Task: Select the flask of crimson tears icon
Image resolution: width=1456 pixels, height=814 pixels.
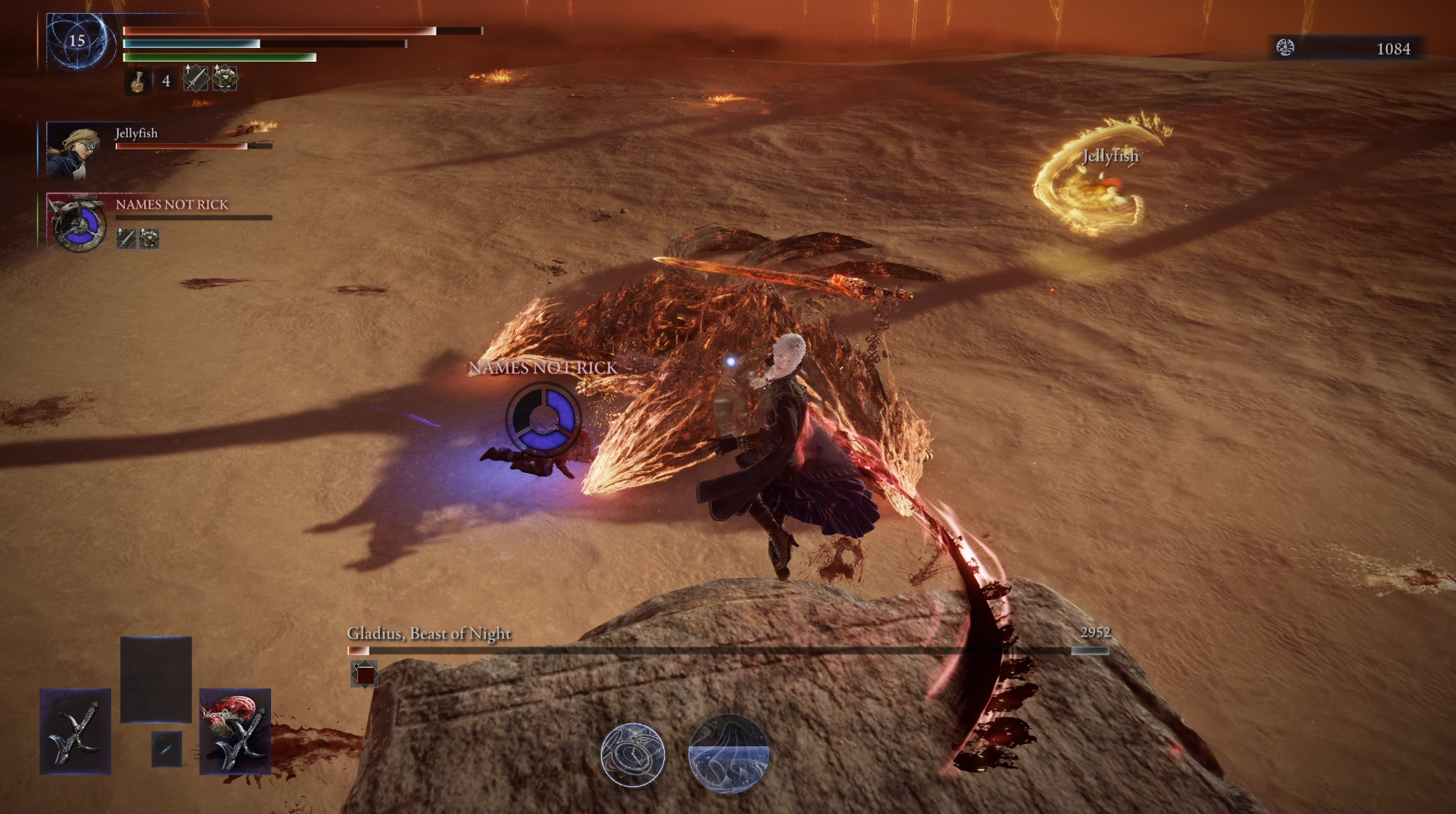Action: 138,81
